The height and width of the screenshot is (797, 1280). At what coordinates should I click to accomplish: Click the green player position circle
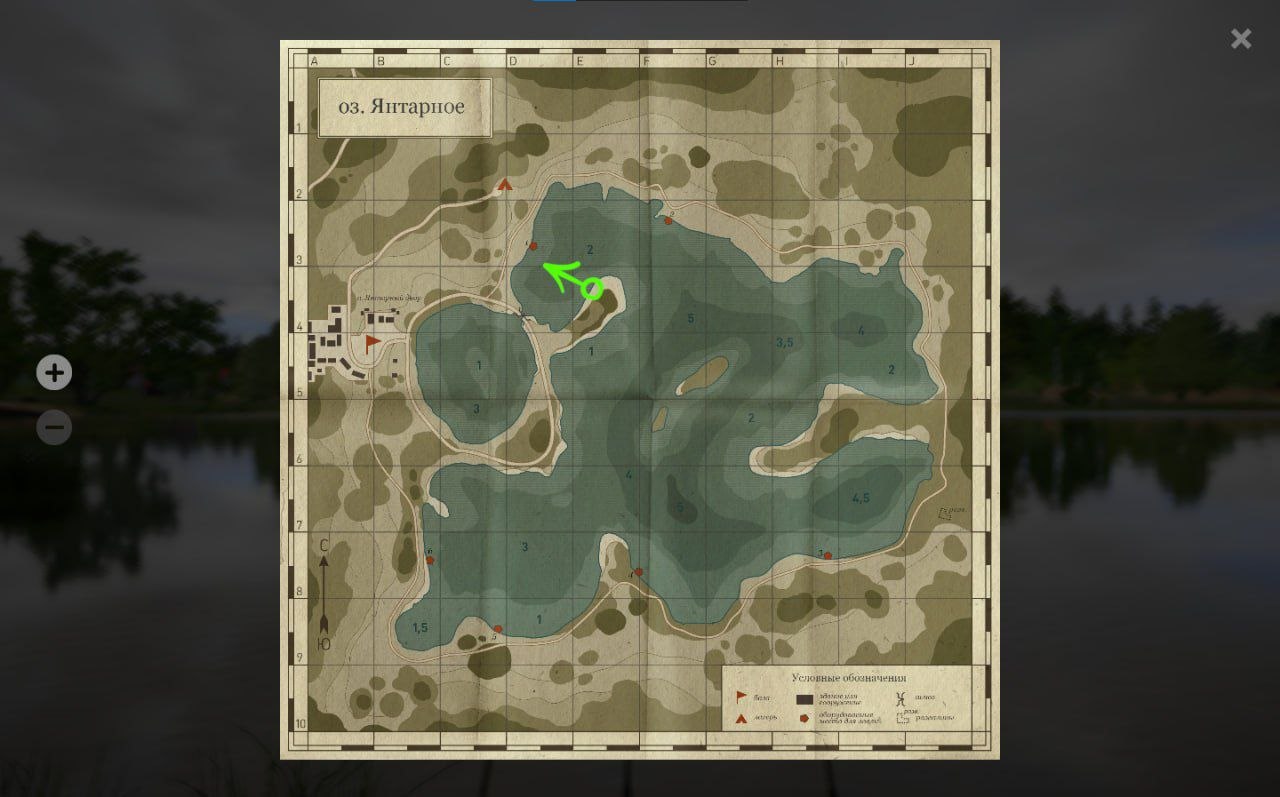click(592, 288)
